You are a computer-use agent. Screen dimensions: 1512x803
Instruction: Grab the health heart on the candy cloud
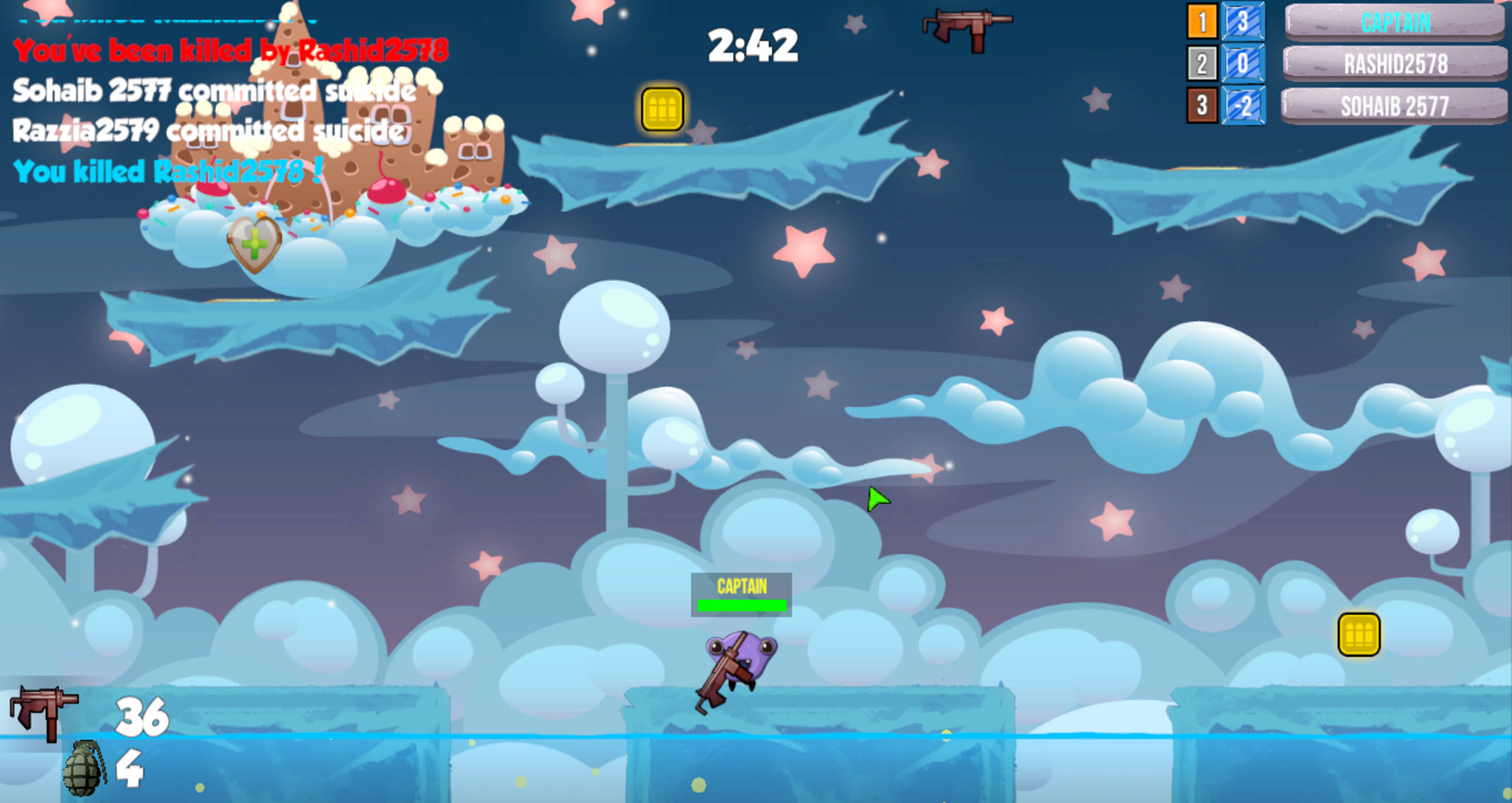254,246
